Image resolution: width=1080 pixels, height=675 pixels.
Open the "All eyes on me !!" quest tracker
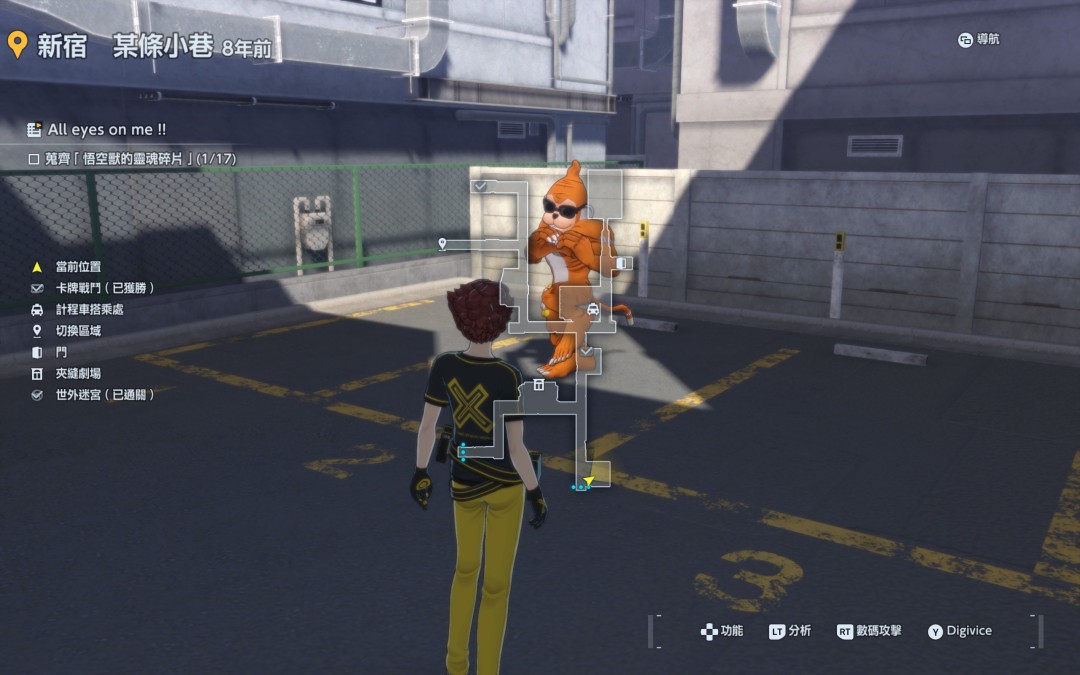tap(97, 129)
